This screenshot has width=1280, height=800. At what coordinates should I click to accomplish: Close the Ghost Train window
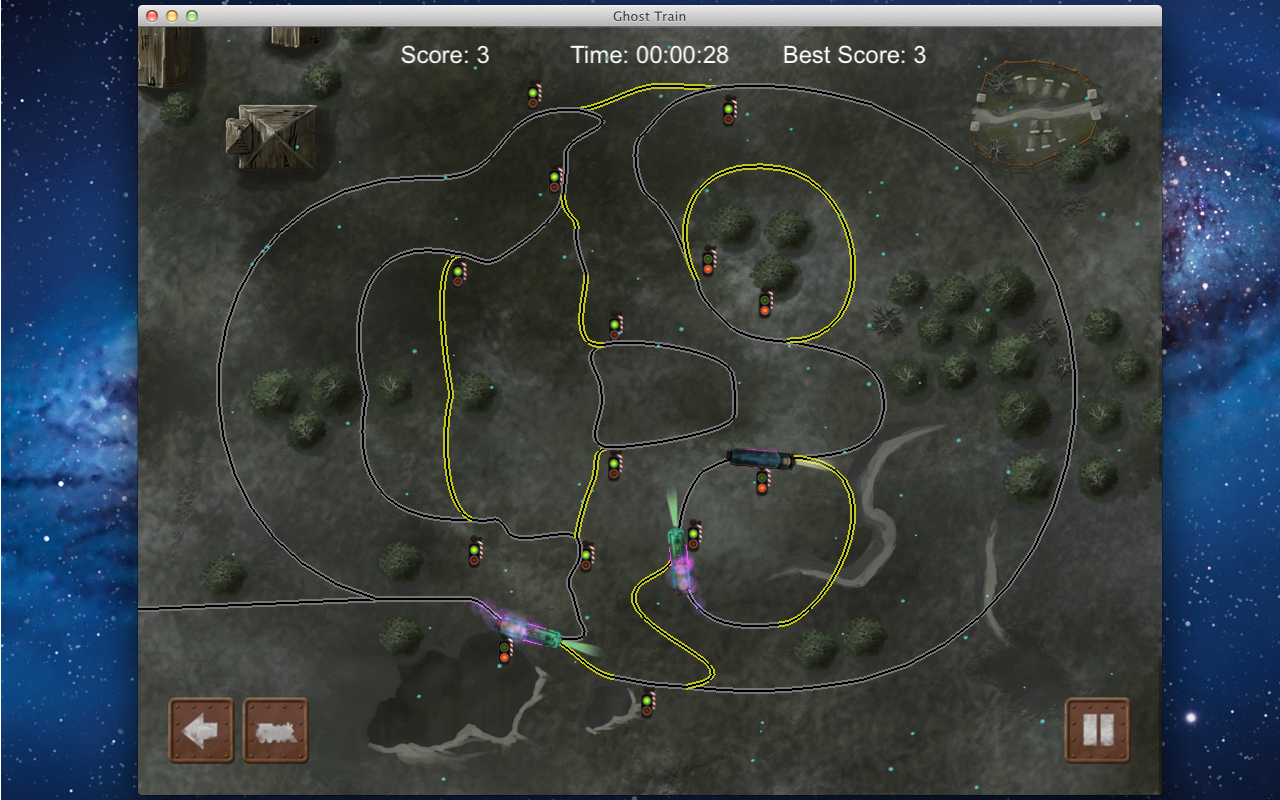[x=152, y=16]
